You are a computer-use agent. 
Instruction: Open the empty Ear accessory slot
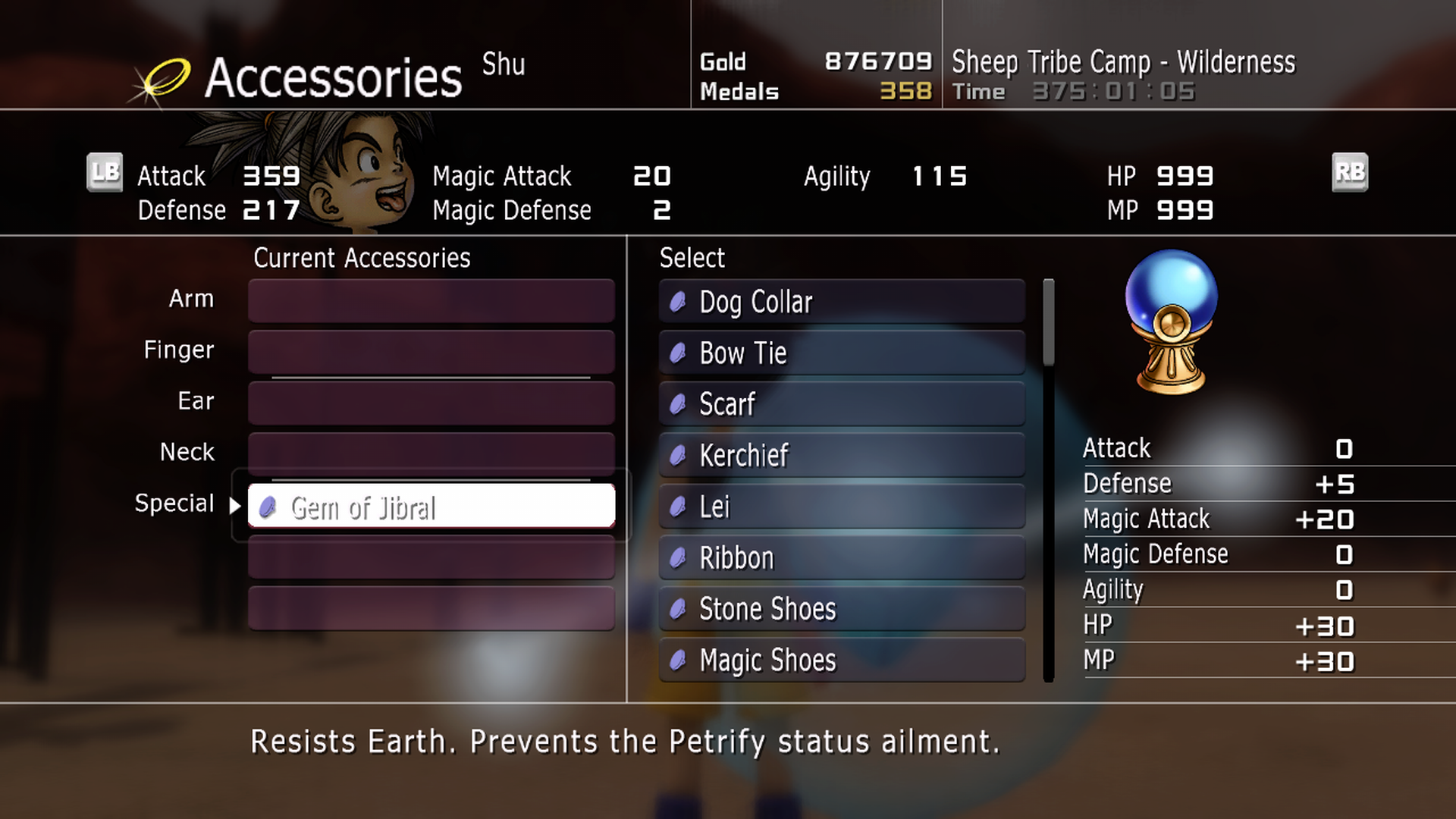(x=431, y=402)
